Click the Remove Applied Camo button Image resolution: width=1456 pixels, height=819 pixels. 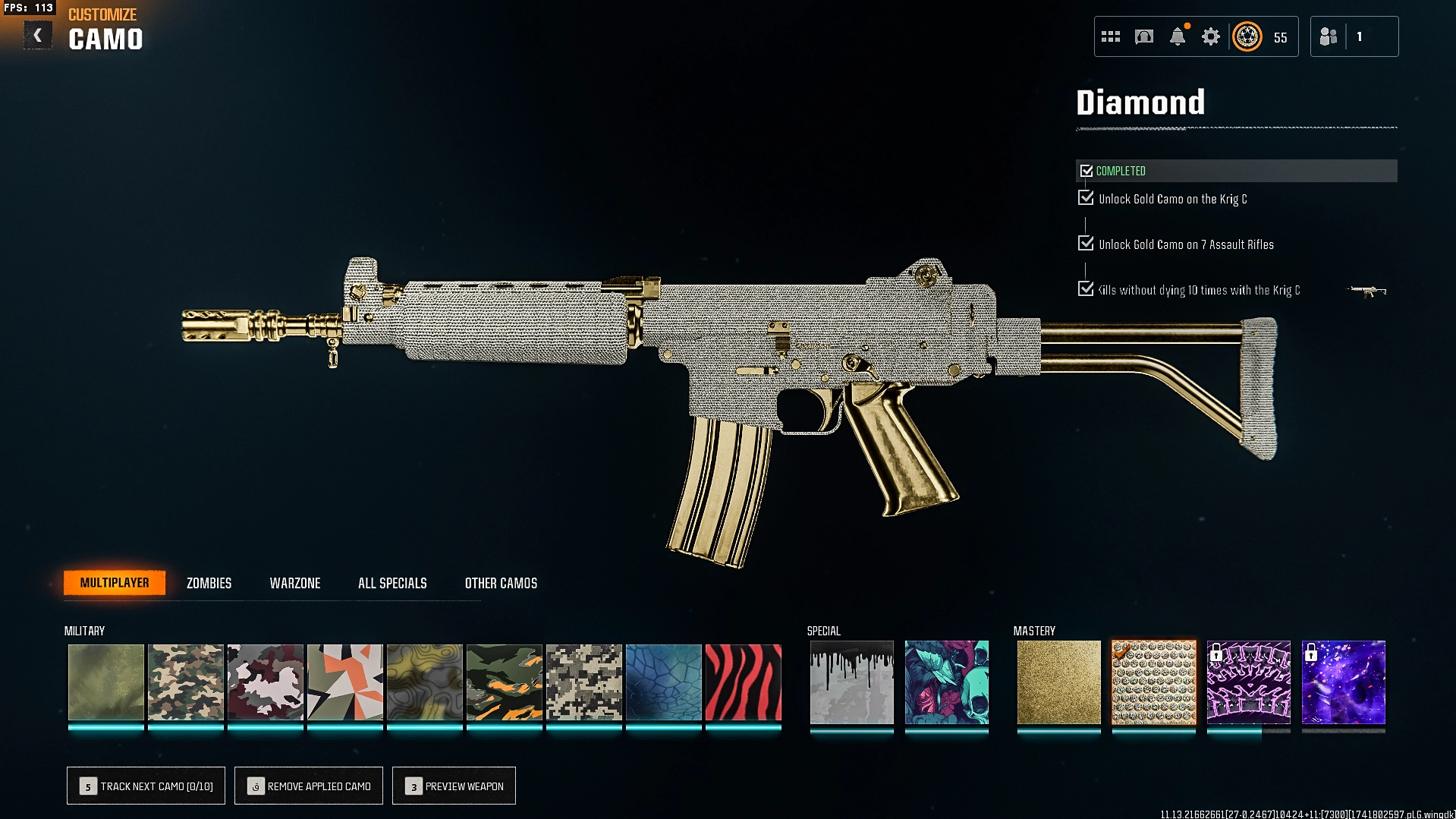coord(309,786)
